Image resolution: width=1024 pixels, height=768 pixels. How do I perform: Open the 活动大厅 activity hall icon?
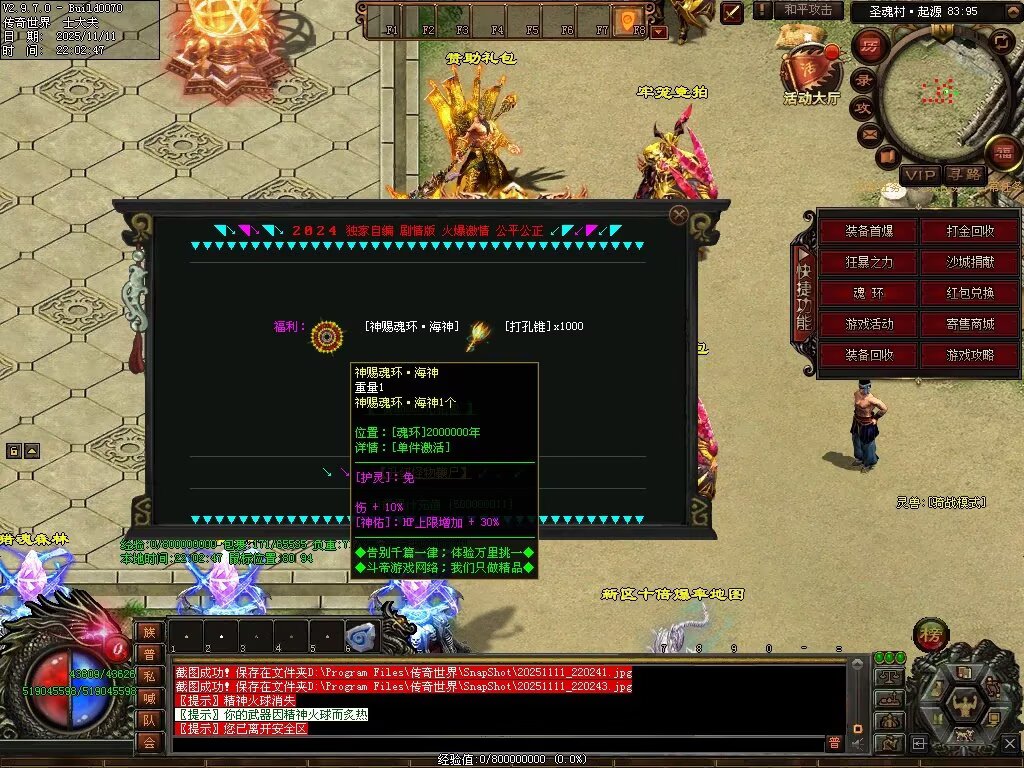811,70
